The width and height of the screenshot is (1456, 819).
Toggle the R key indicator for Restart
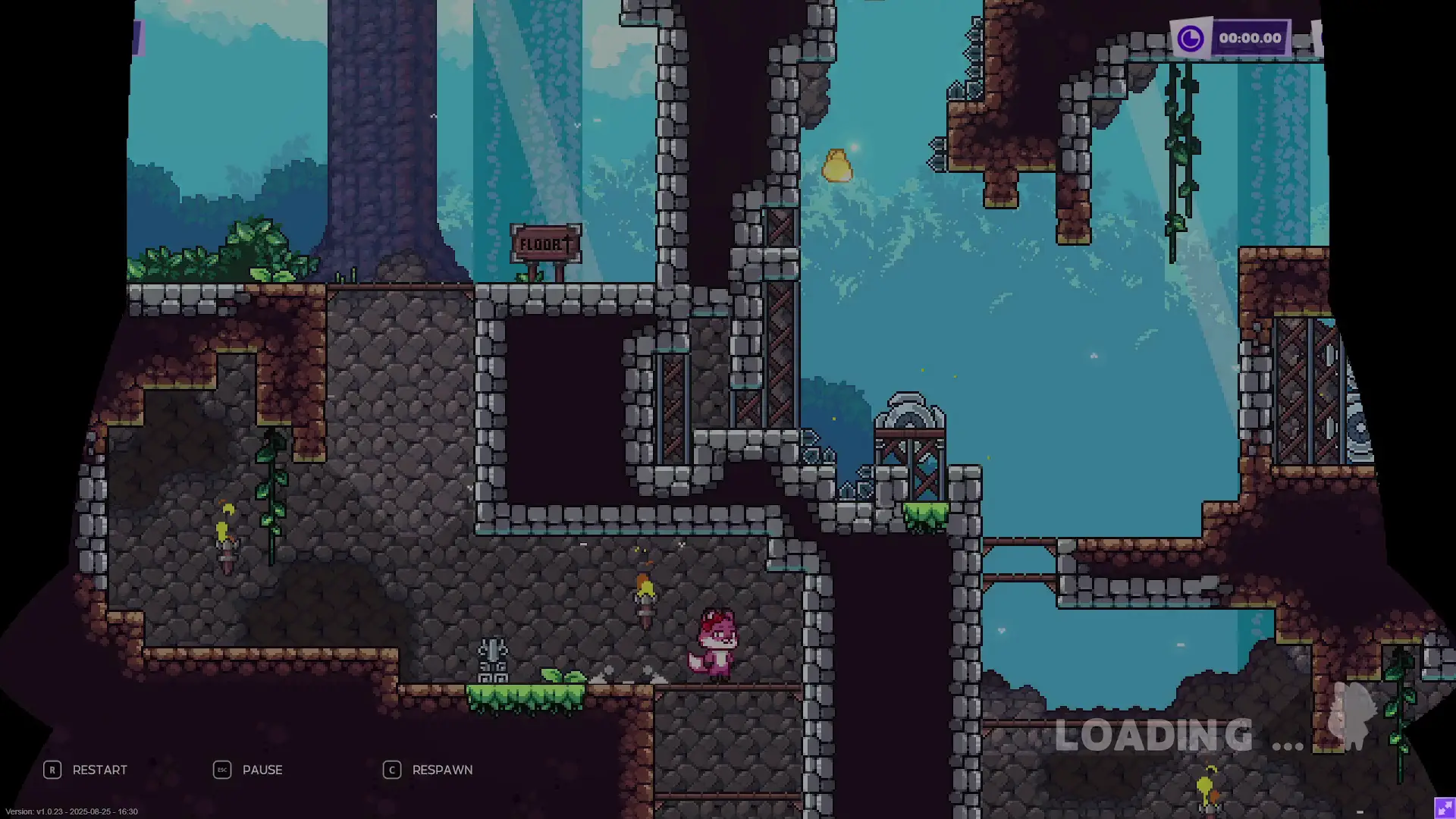point(52,770)
